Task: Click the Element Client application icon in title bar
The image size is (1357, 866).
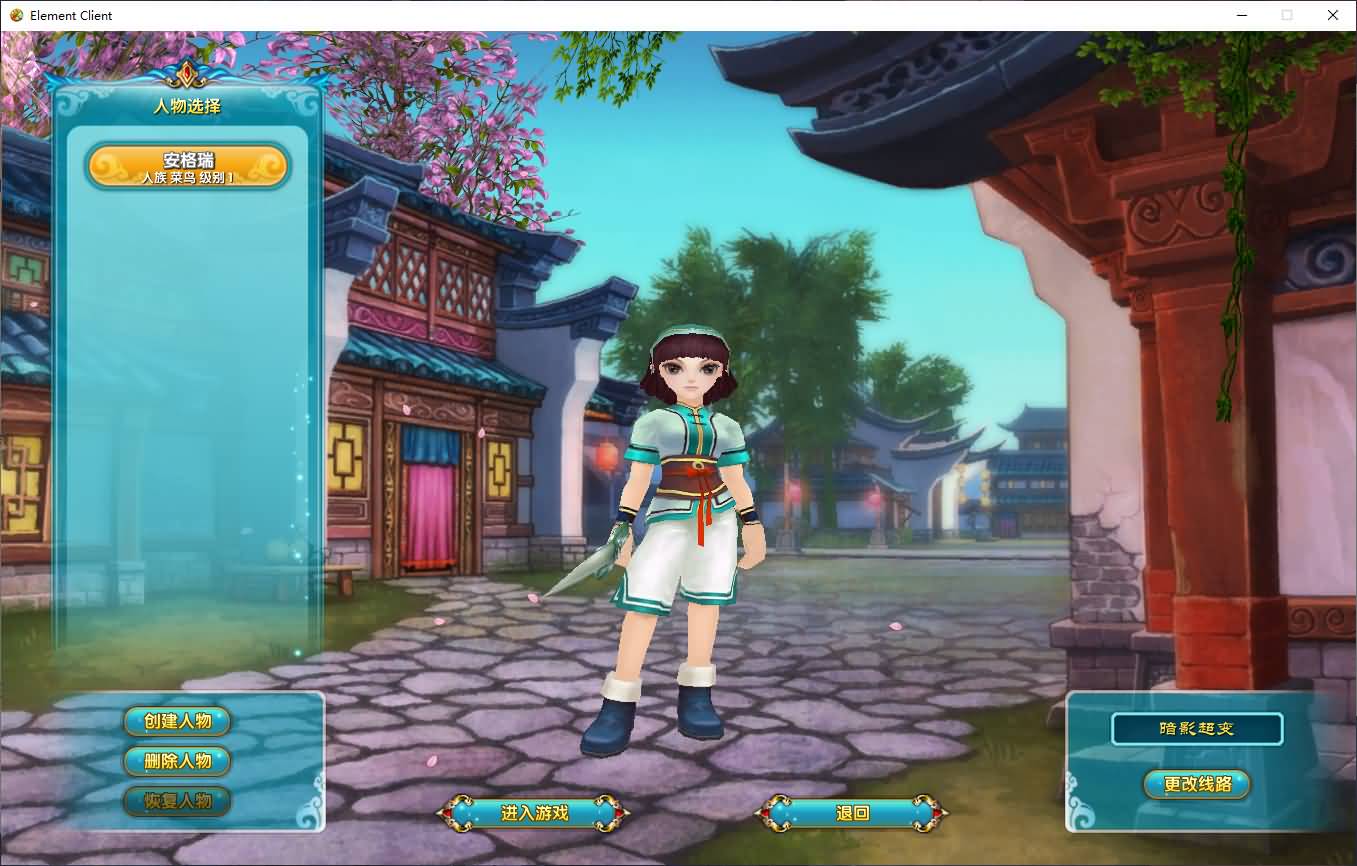Action: click(x=14, y=15)
